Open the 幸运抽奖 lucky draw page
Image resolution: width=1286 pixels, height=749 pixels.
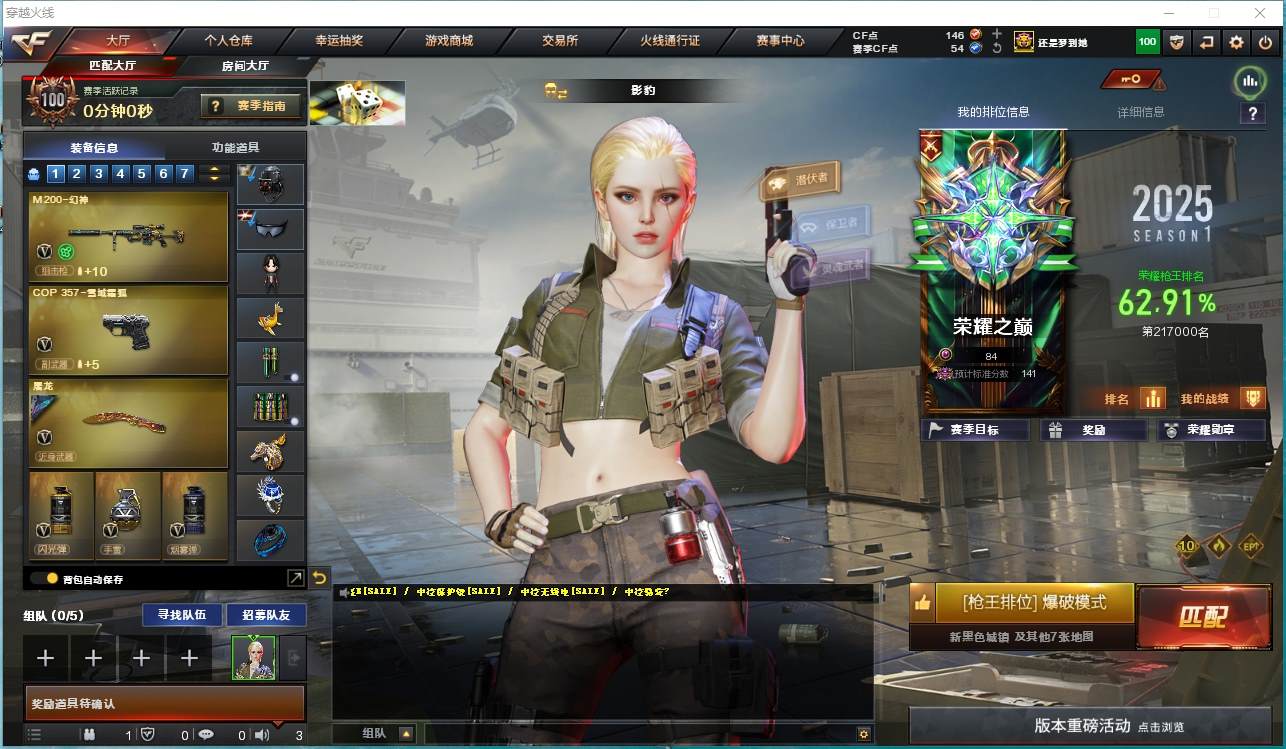(339, 41)
